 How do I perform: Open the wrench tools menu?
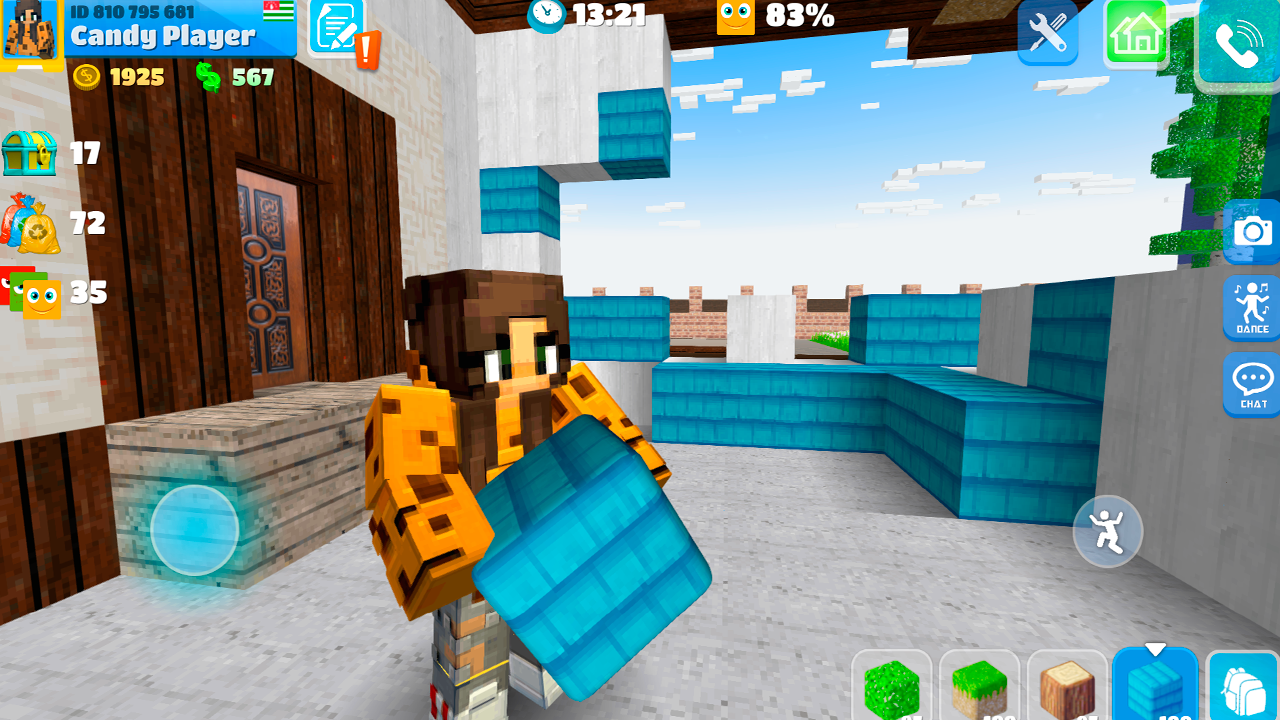(x=1048, y=33)
